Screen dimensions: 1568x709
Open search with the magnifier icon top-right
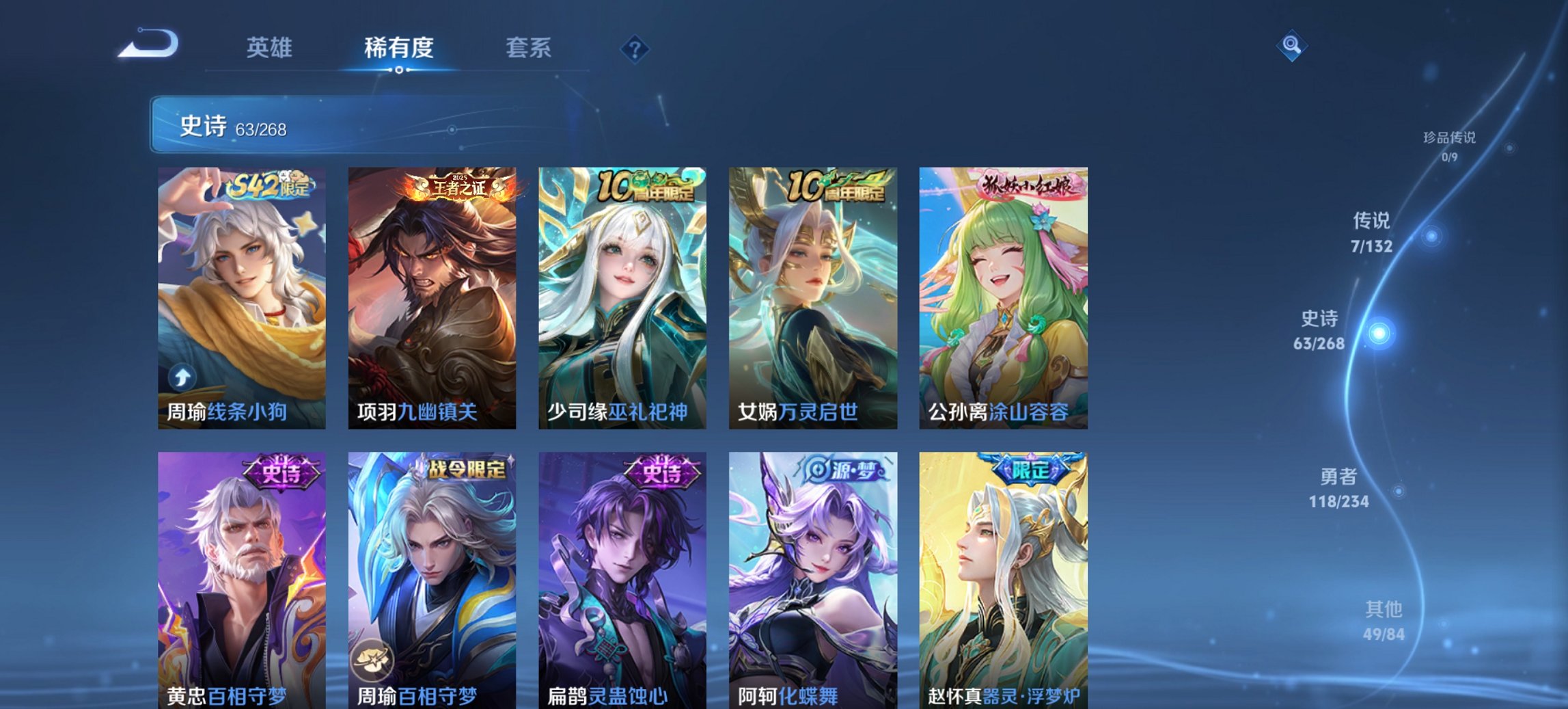pyautogui.click(x=1291, y=47)
